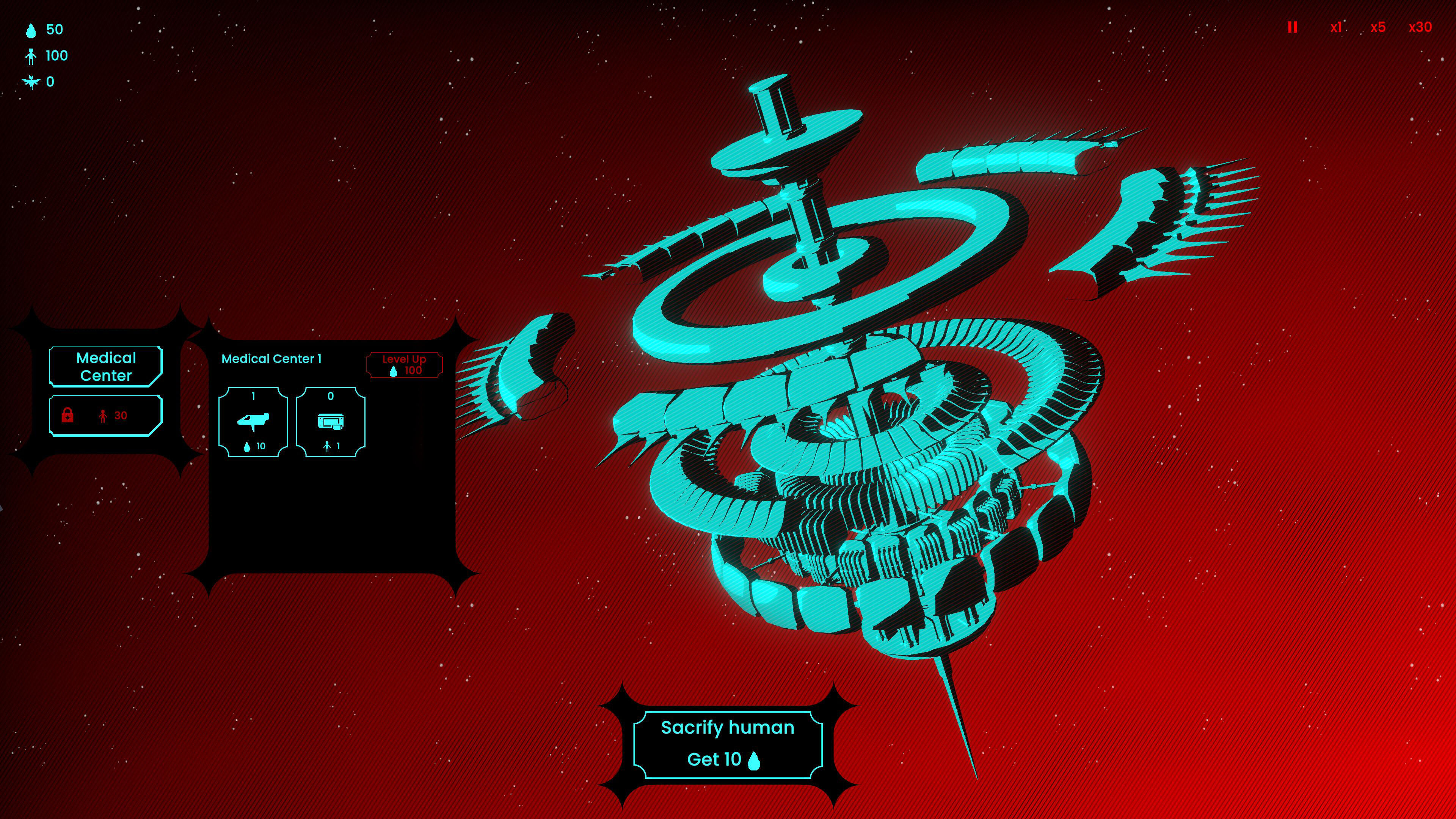
Task: Set game speed to x1
Action: [x=1337, y=27]
